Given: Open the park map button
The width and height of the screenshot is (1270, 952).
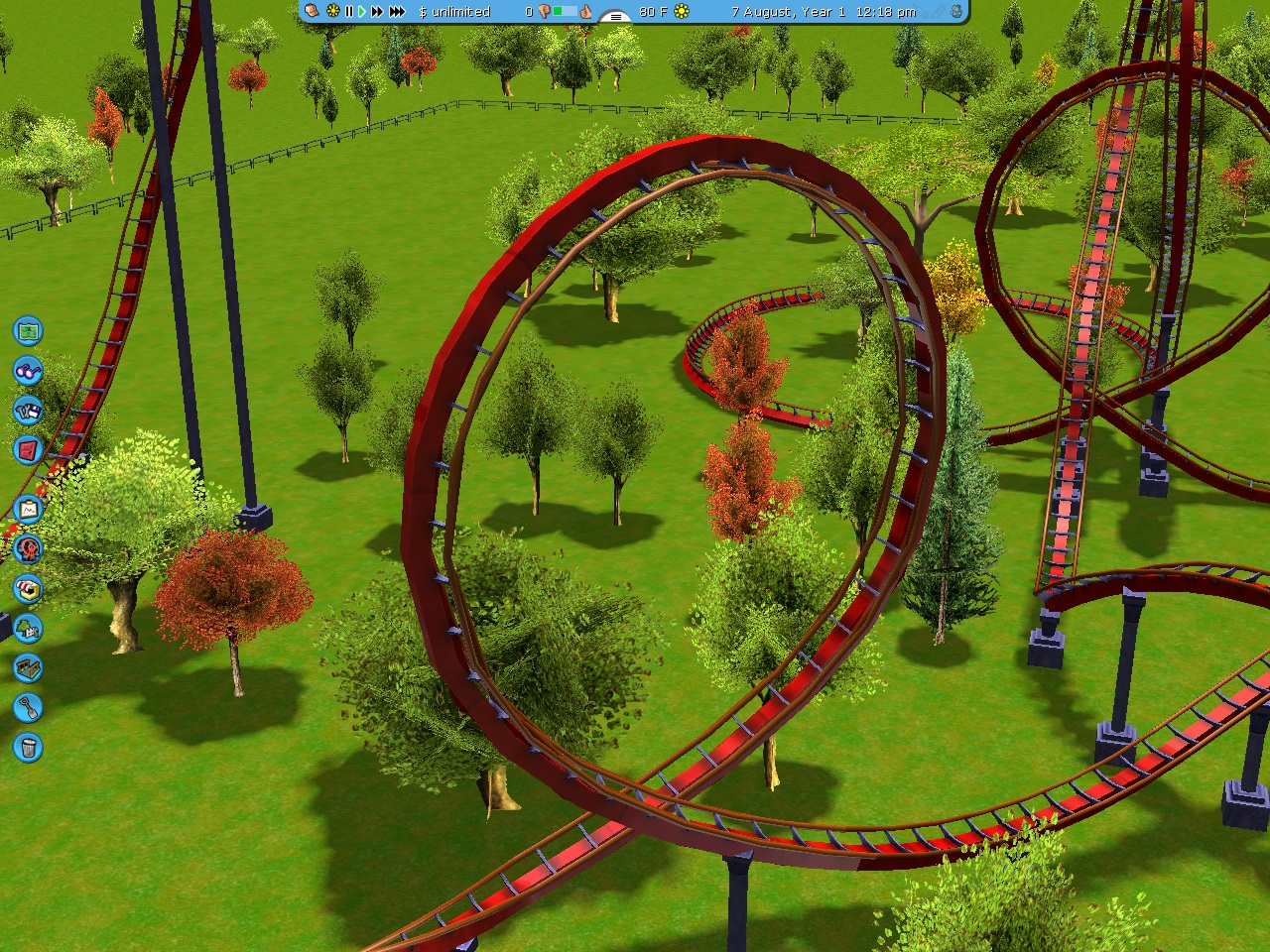Looking at the screenshot, I should 28,330.
